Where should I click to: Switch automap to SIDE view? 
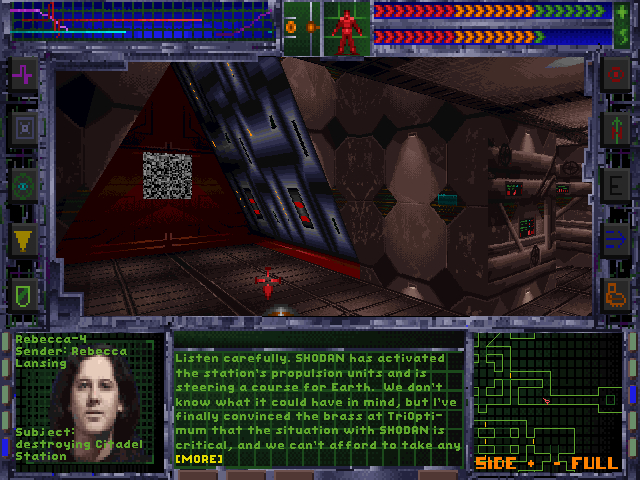coord(494,463)
